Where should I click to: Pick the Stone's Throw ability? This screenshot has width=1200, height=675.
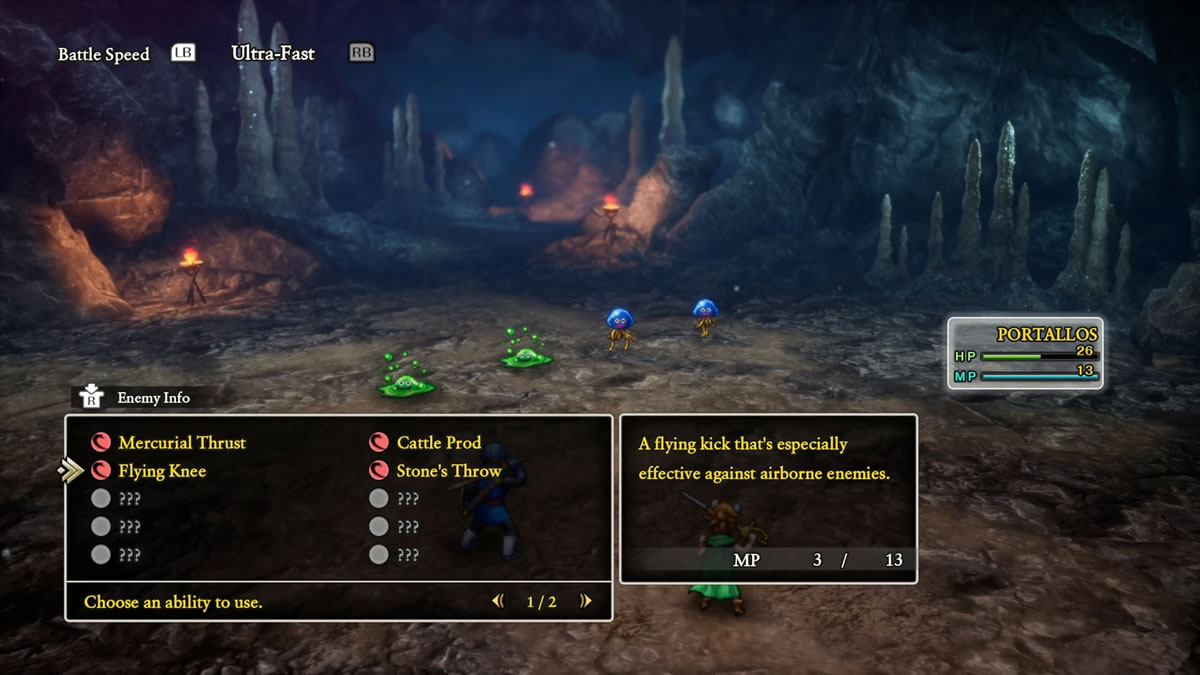[x=448, y=471]
